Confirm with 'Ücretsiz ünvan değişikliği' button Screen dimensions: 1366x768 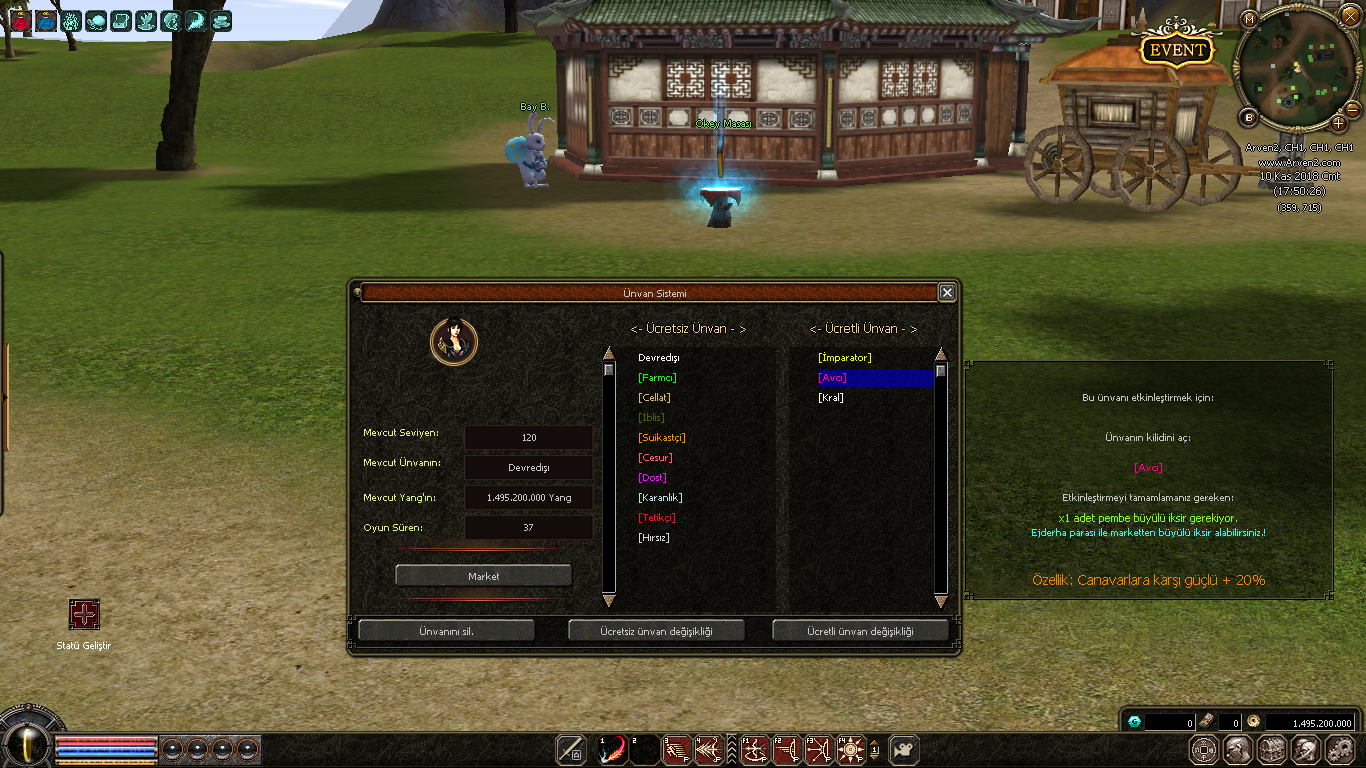(656, 631)
